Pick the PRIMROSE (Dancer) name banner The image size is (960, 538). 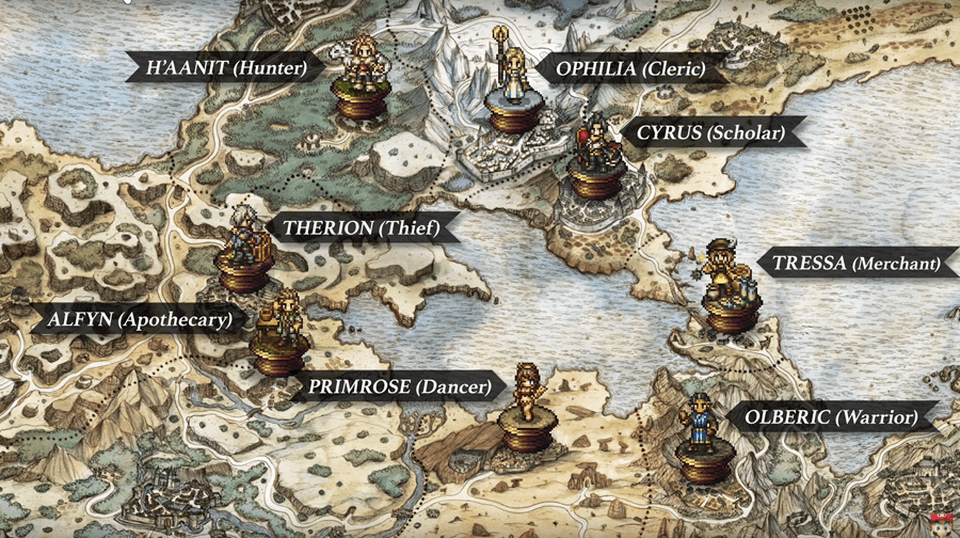[399, 386]
